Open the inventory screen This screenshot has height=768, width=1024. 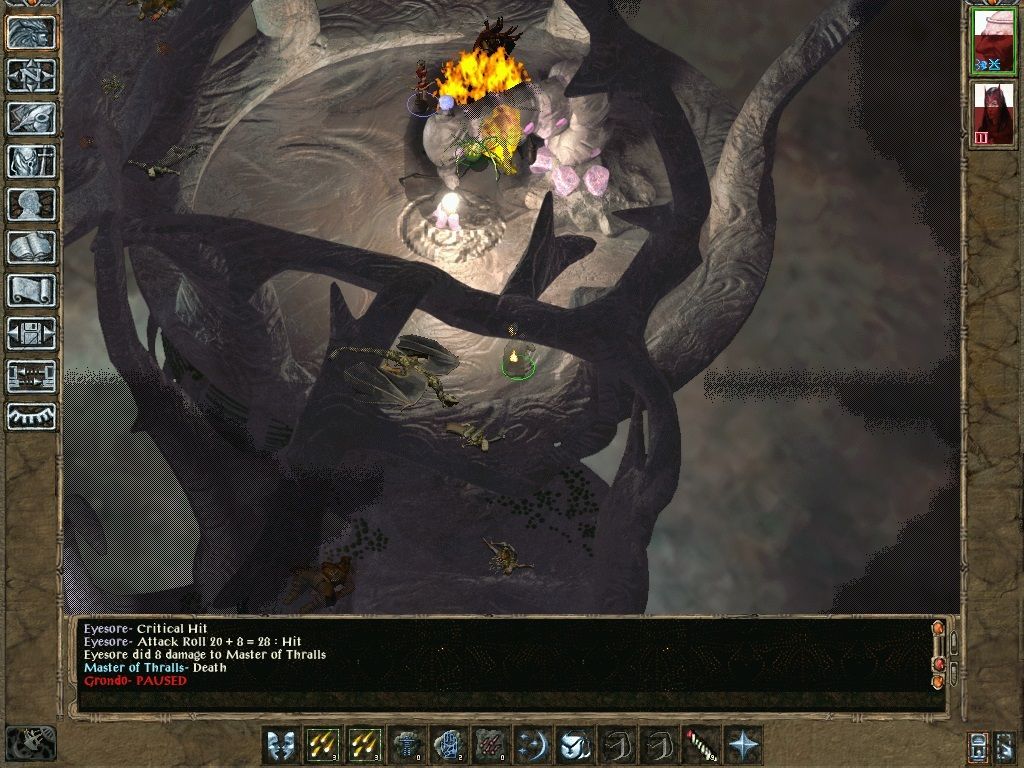point(31,161)
